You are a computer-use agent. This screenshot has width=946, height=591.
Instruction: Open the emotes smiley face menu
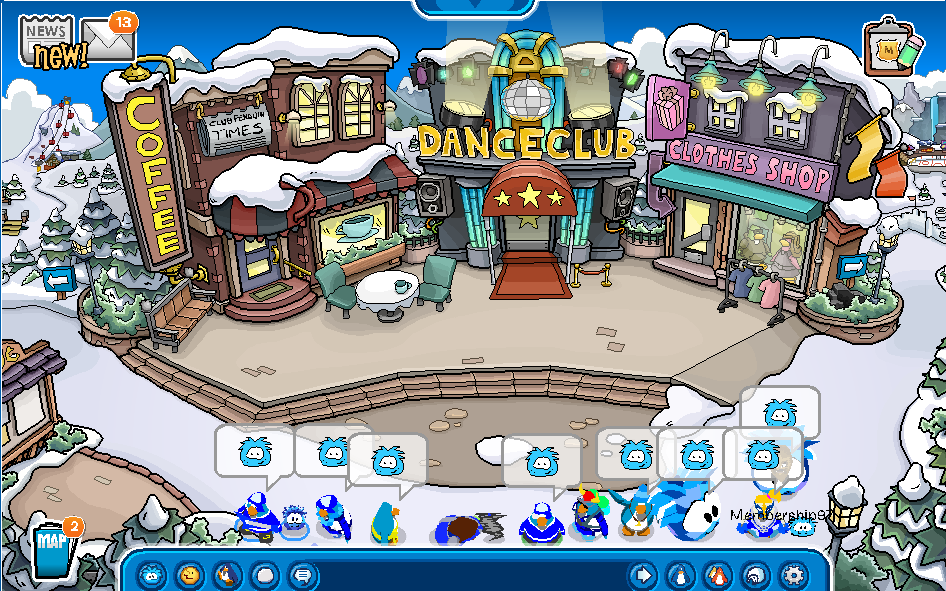click(x=189, y=575)
